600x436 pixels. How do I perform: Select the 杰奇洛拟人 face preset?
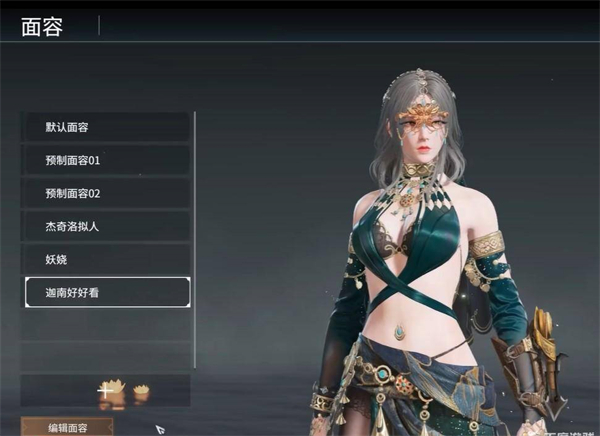pyautogui.click(x=105, y=226)
